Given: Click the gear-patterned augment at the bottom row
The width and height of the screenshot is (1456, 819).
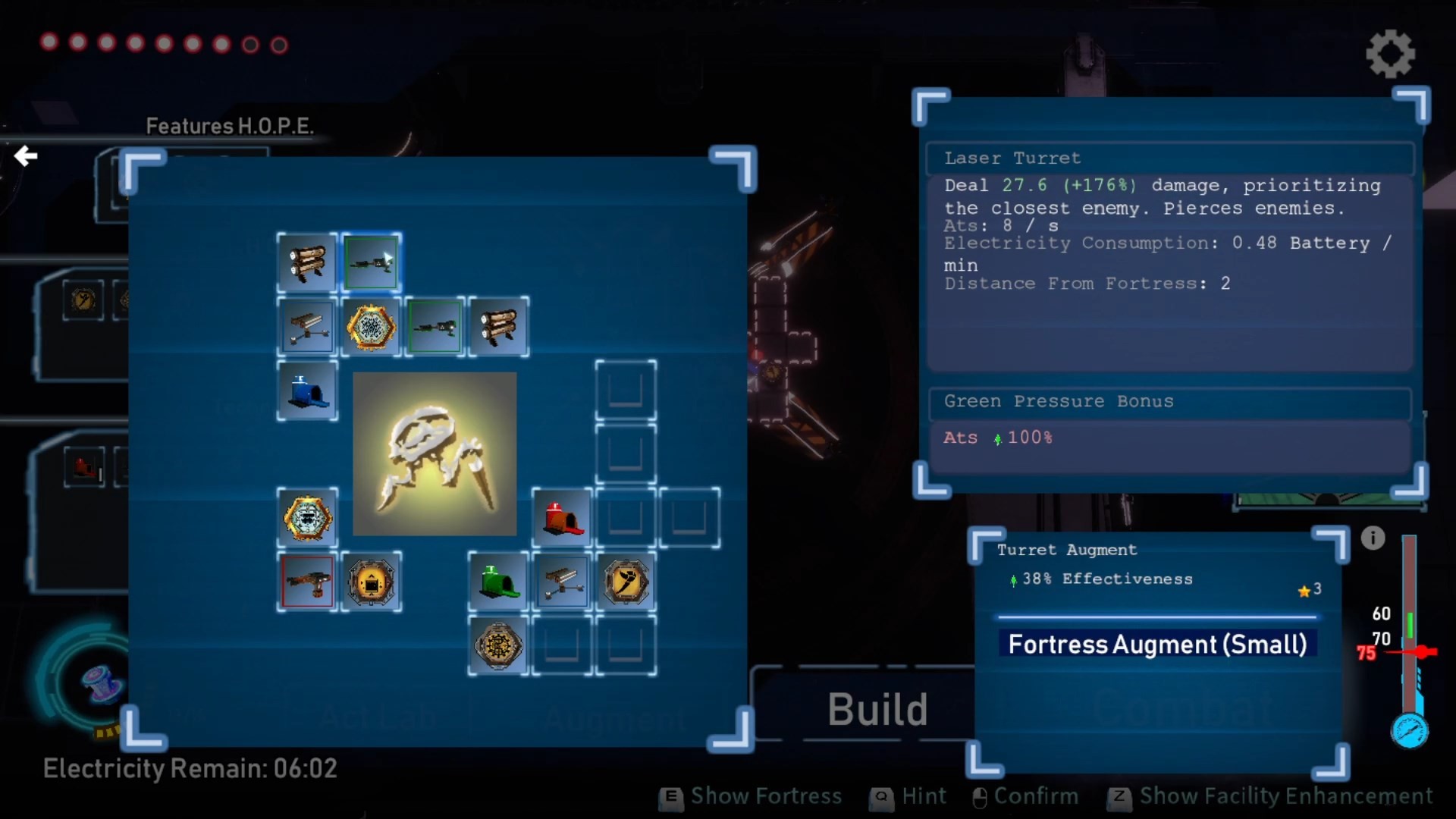Looking at the screenshot, I should 498,646.
